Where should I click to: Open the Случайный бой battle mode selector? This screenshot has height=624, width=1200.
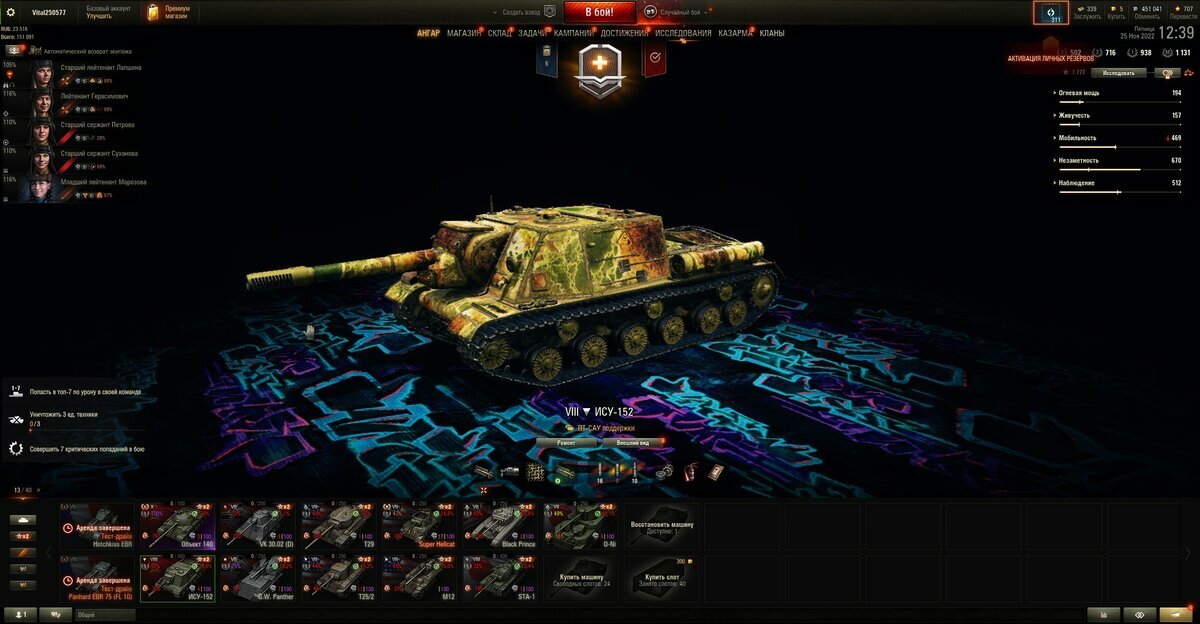click(x=678, y=12)
